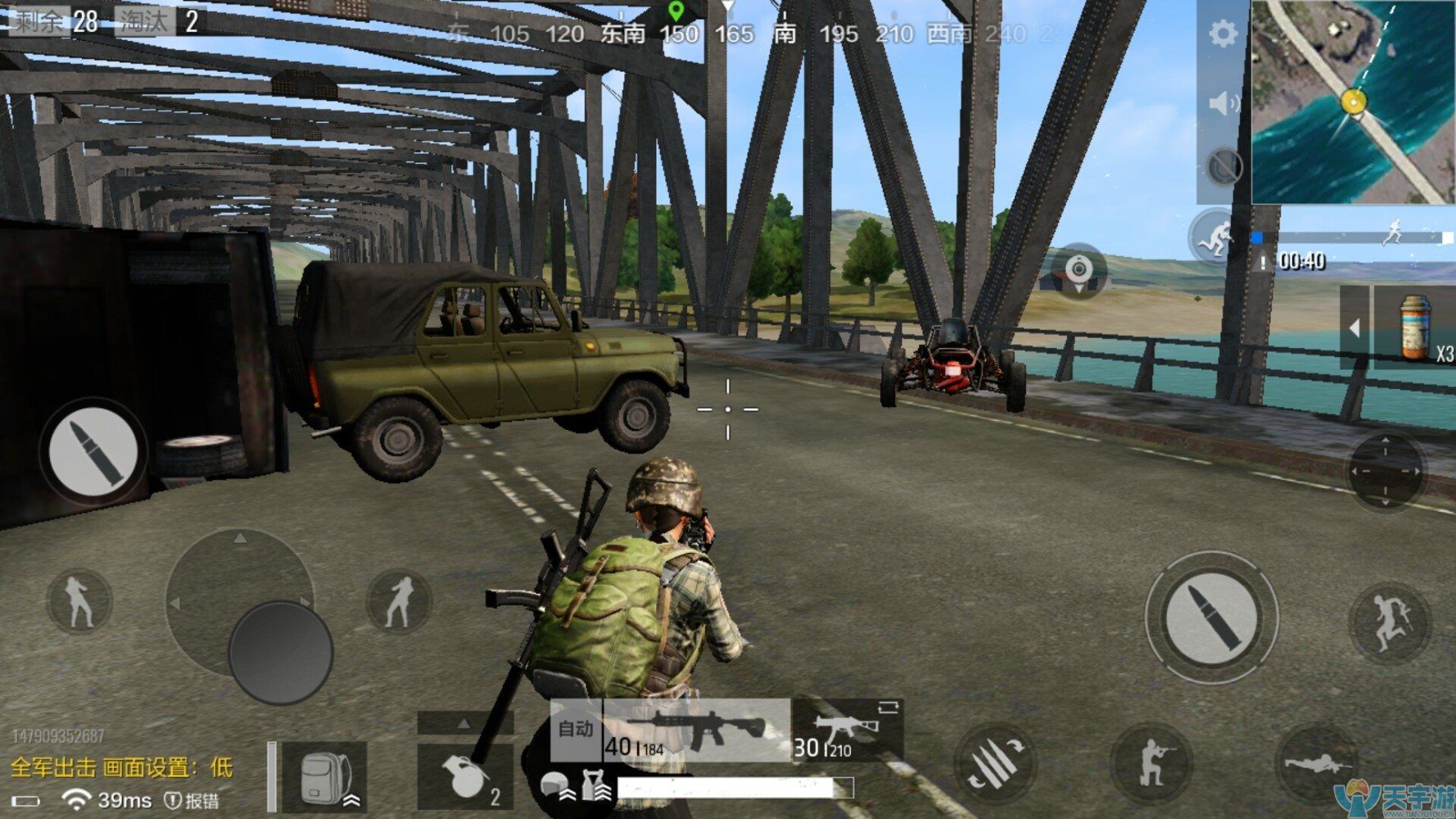Screen dimensions: 1456x819
Task: Switch to the submachine gun slot
Action: point(847,731)
